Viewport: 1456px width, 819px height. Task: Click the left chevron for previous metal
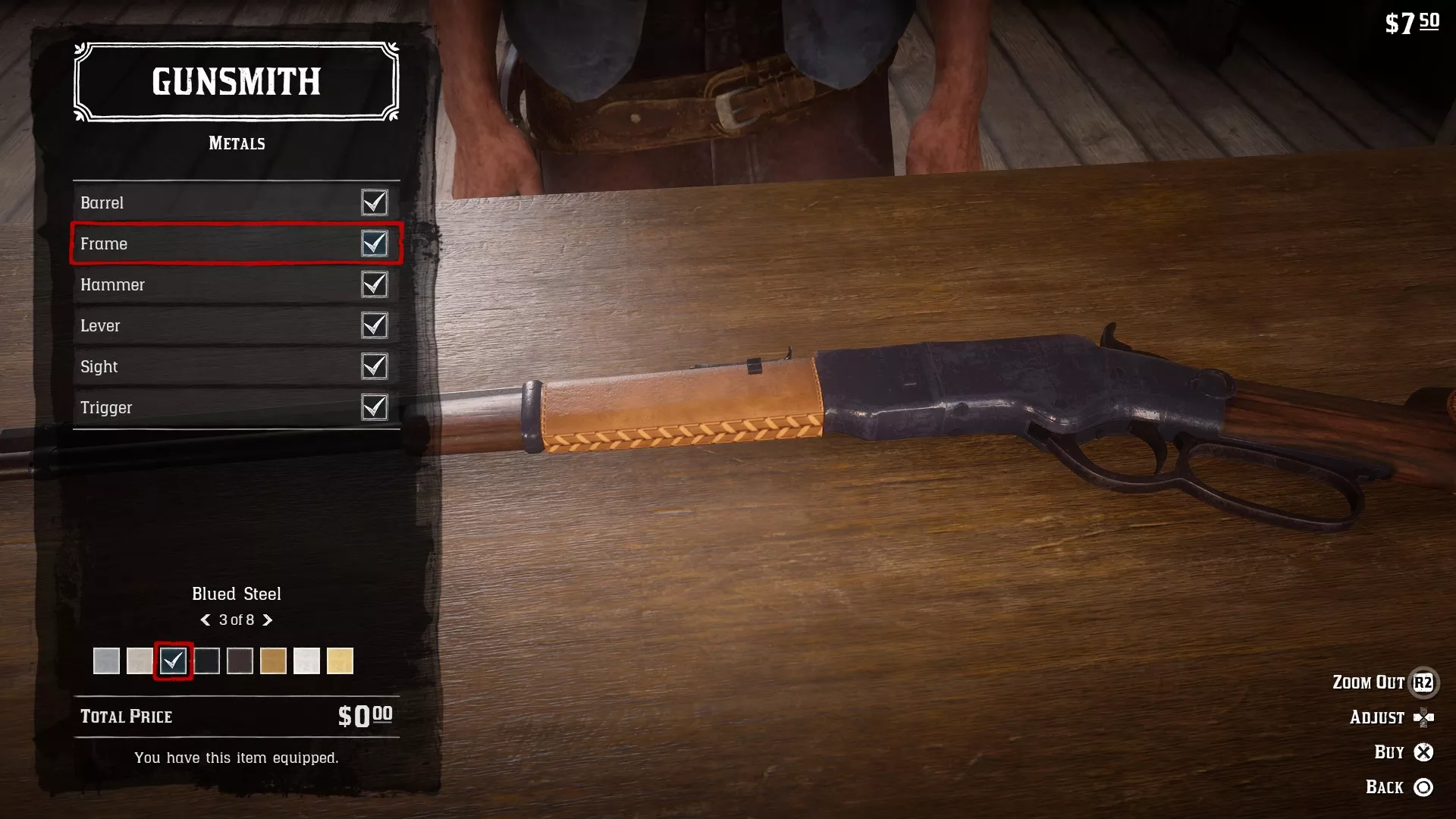[206, 620]
